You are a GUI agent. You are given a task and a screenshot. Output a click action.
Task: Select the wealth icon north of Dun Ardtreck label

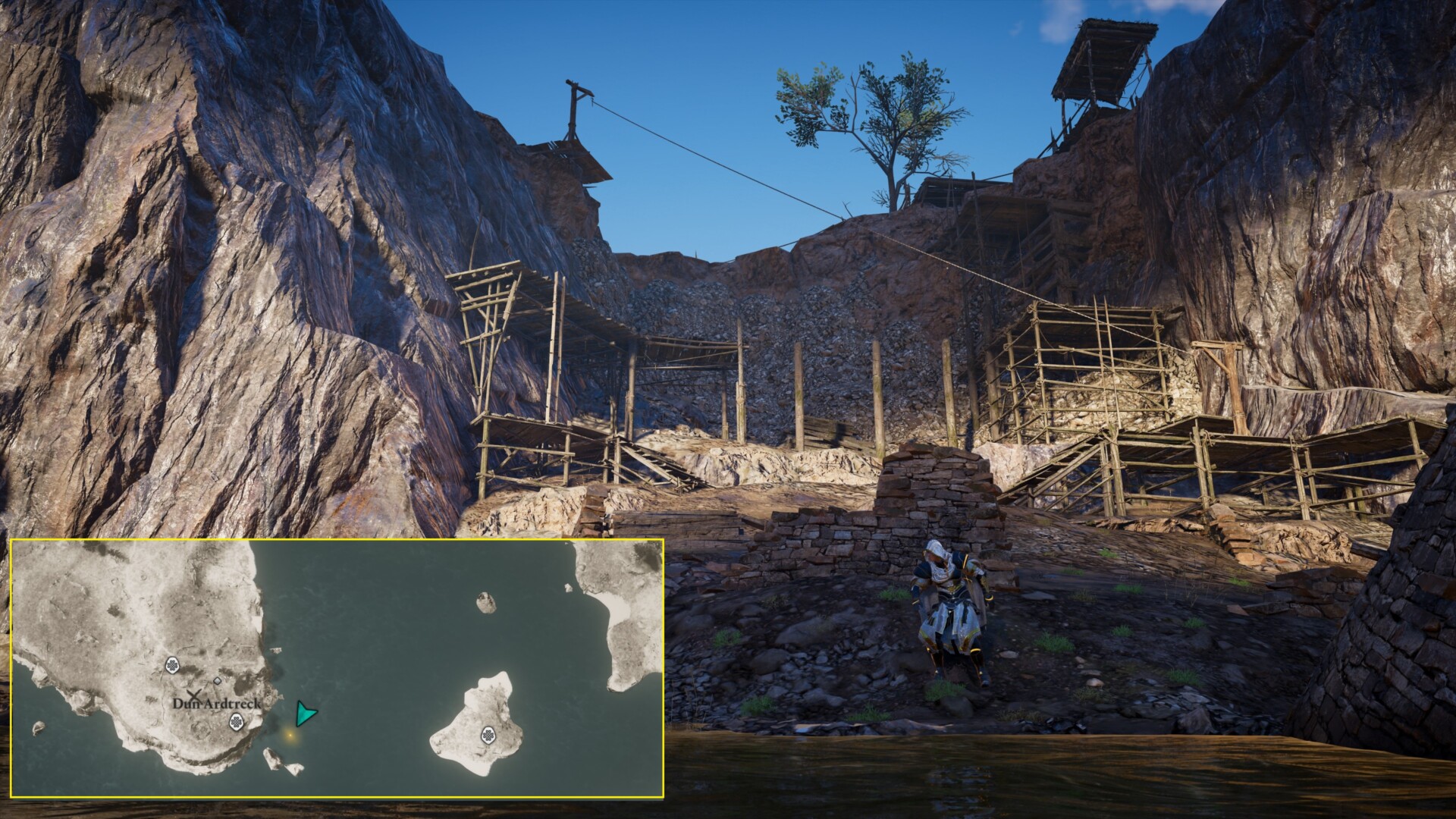pyautogui.click(x=171, y=665)
